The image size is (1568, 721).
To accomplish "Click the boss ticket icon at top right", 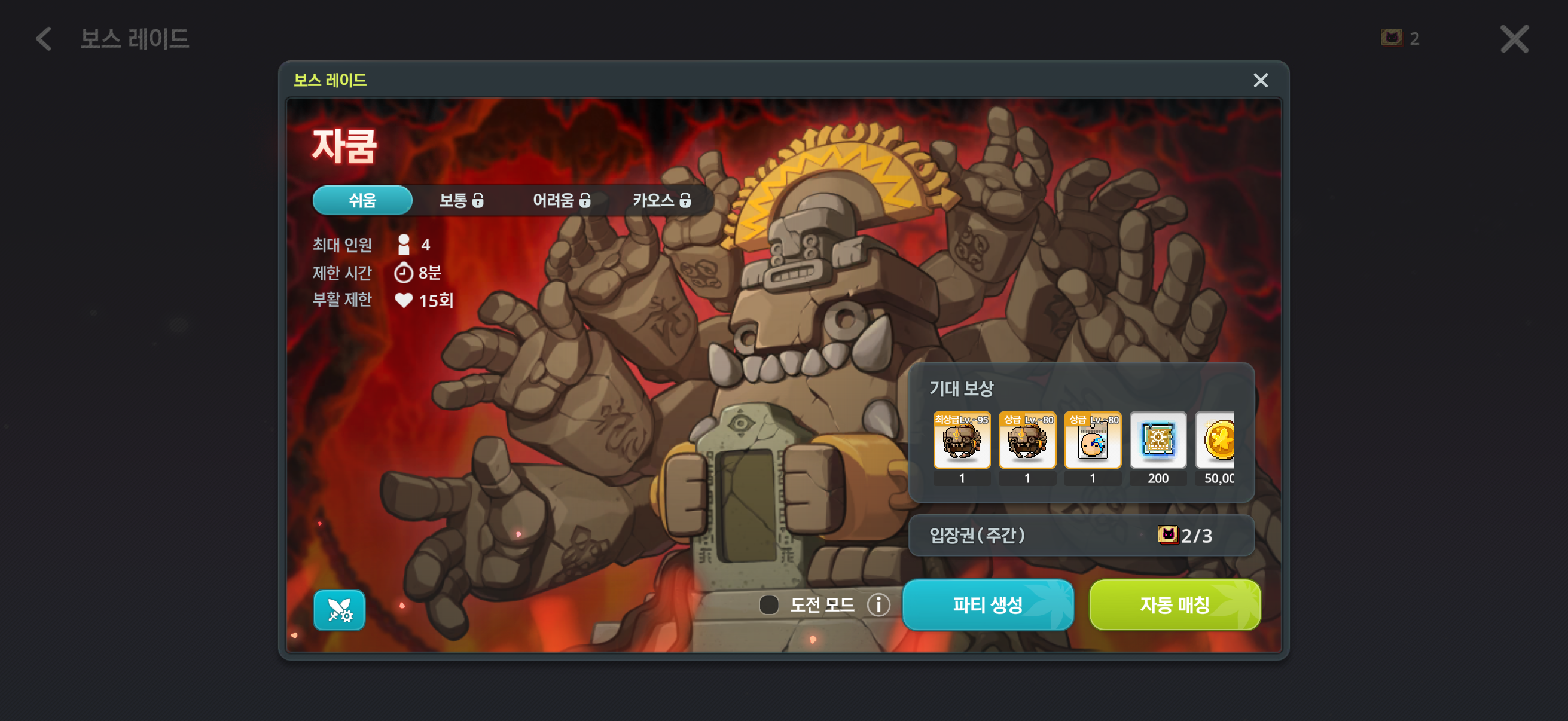I will (x=1393, y=38).
